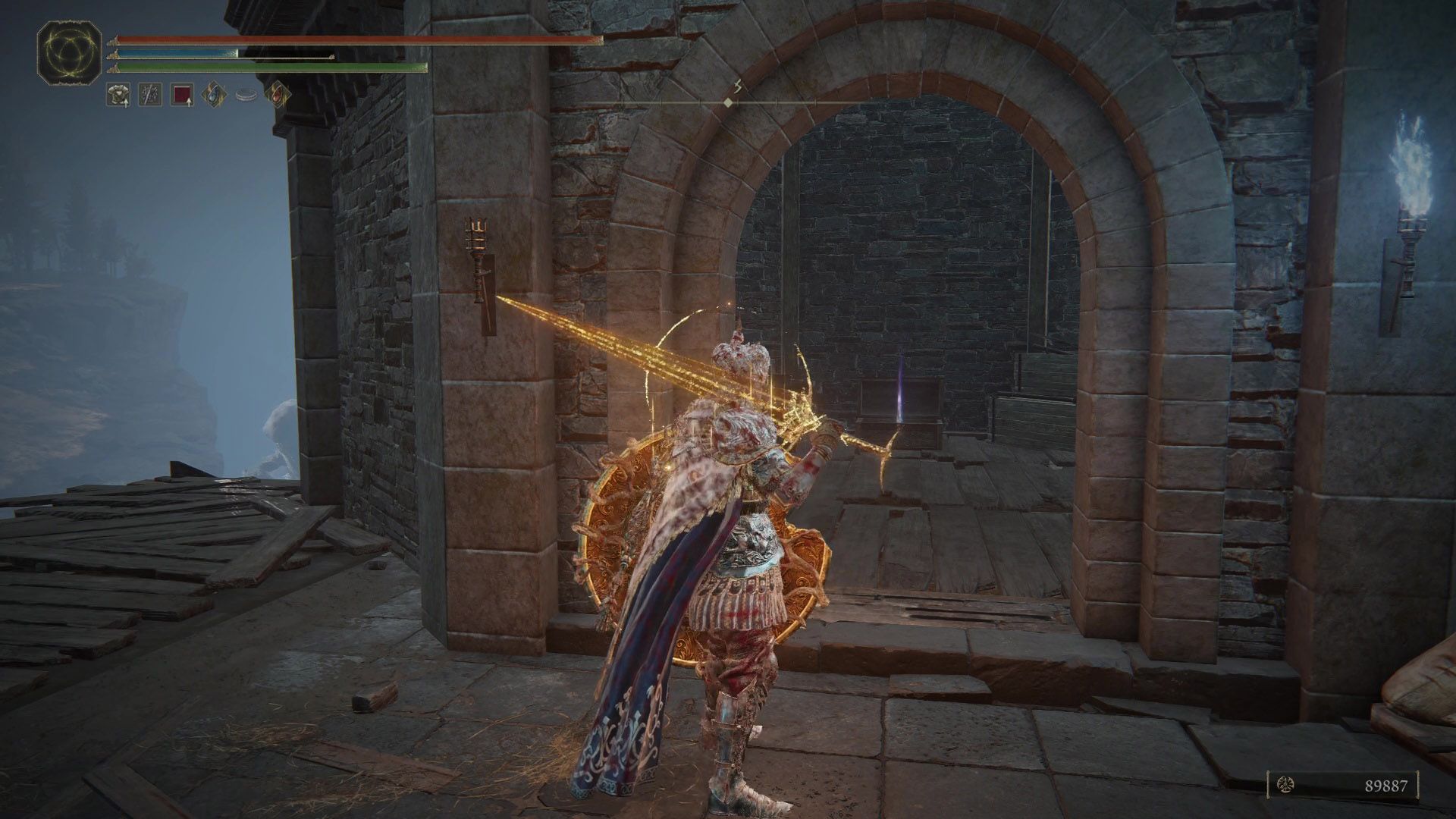Viewport: 1456px width, 819px height.
Task: Click the rune counter icon
Action: click(x=1286, y=785)
